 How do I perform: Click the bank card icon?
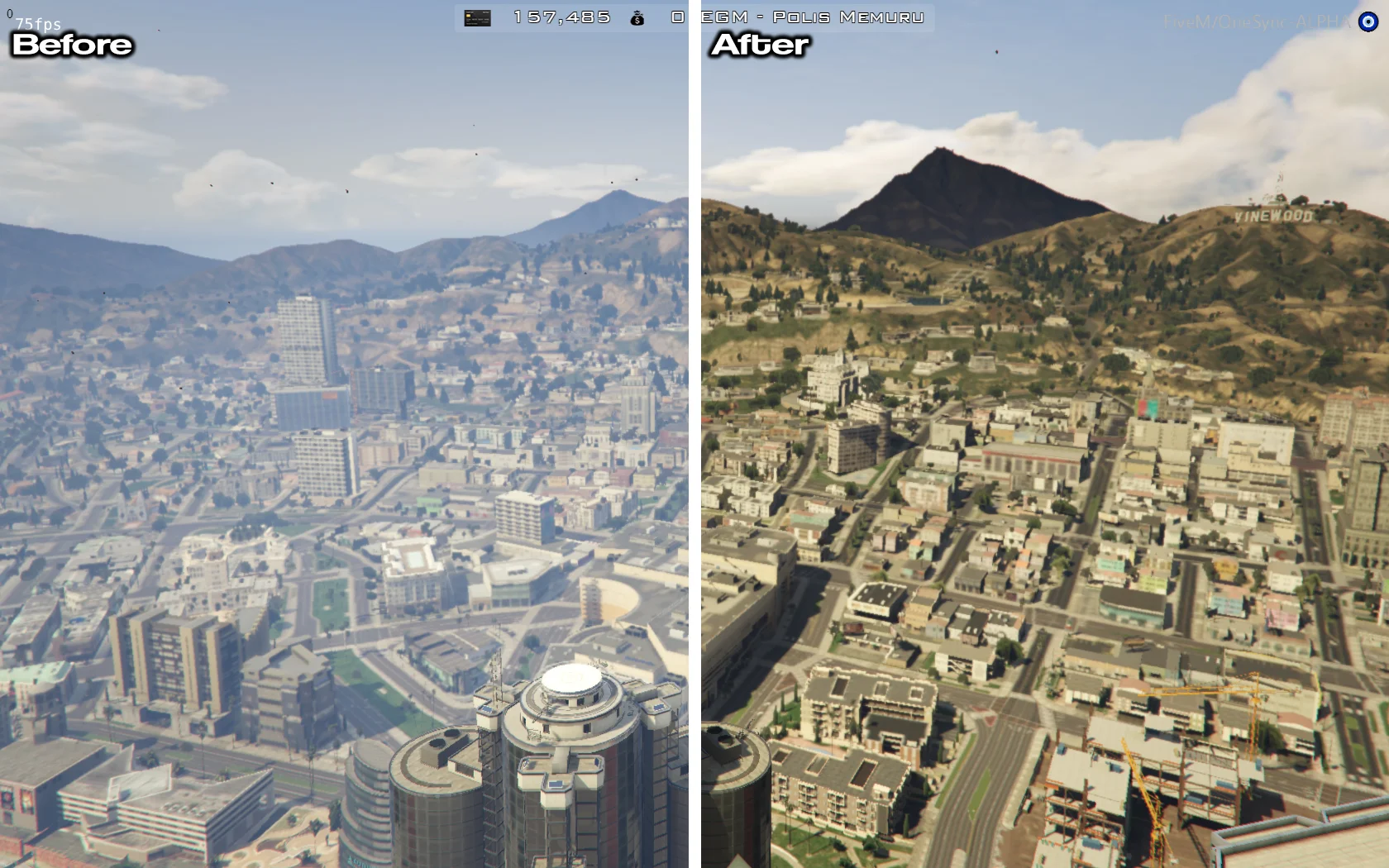[477, 17]
